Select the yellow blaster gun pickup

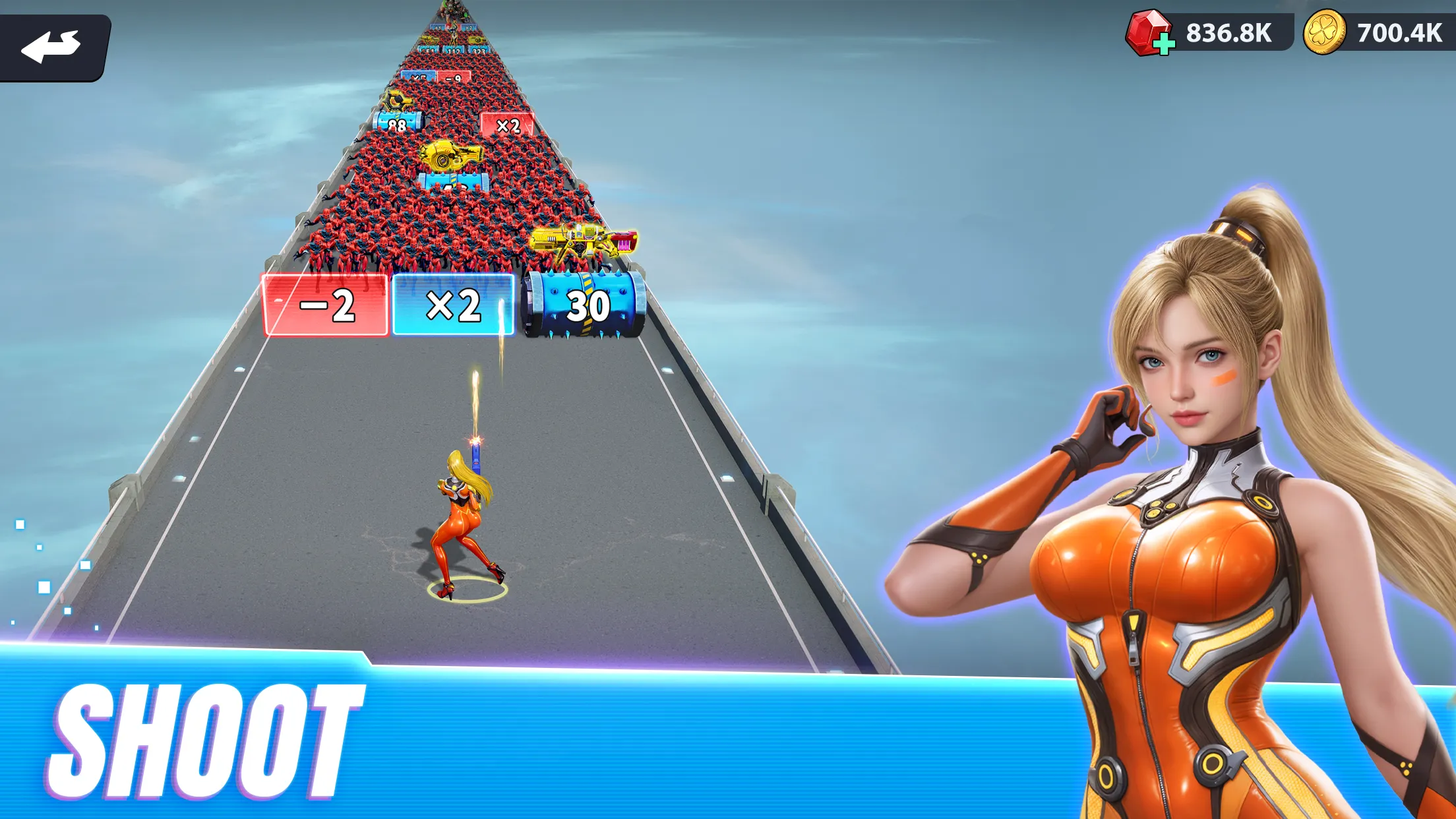[x=584, y=241]
